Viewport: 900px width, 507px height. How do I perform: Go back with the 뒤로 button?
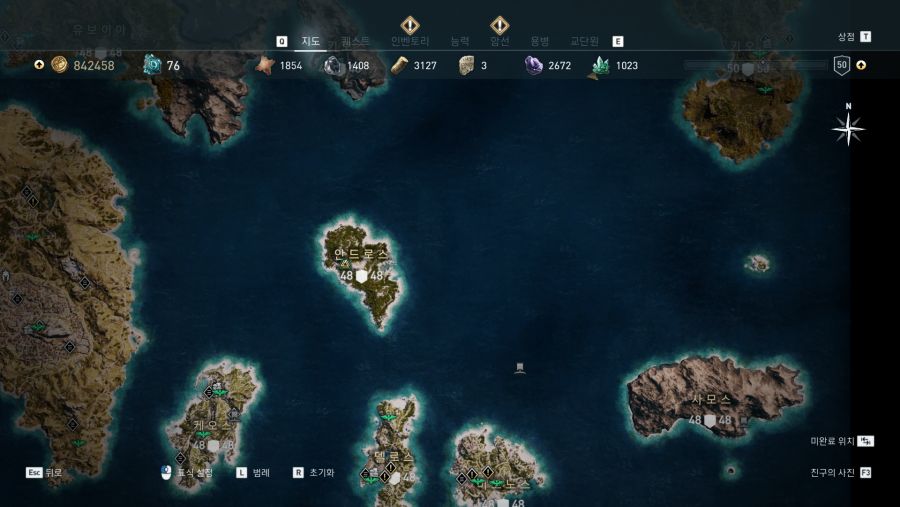(x=53, y=471)
